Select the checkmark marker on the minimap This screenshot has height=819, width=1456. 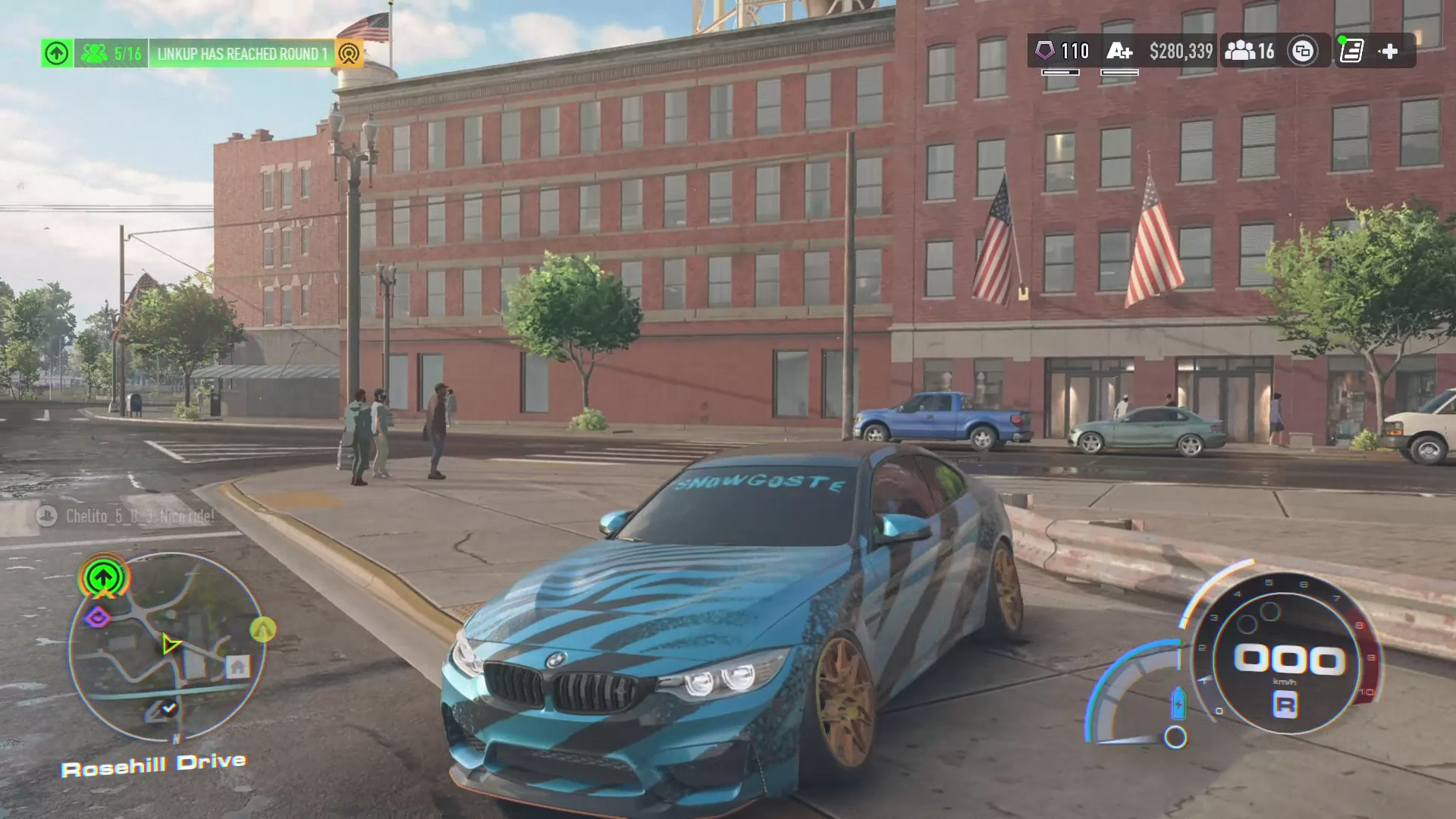pyautogui.click(x=168, y=708)
